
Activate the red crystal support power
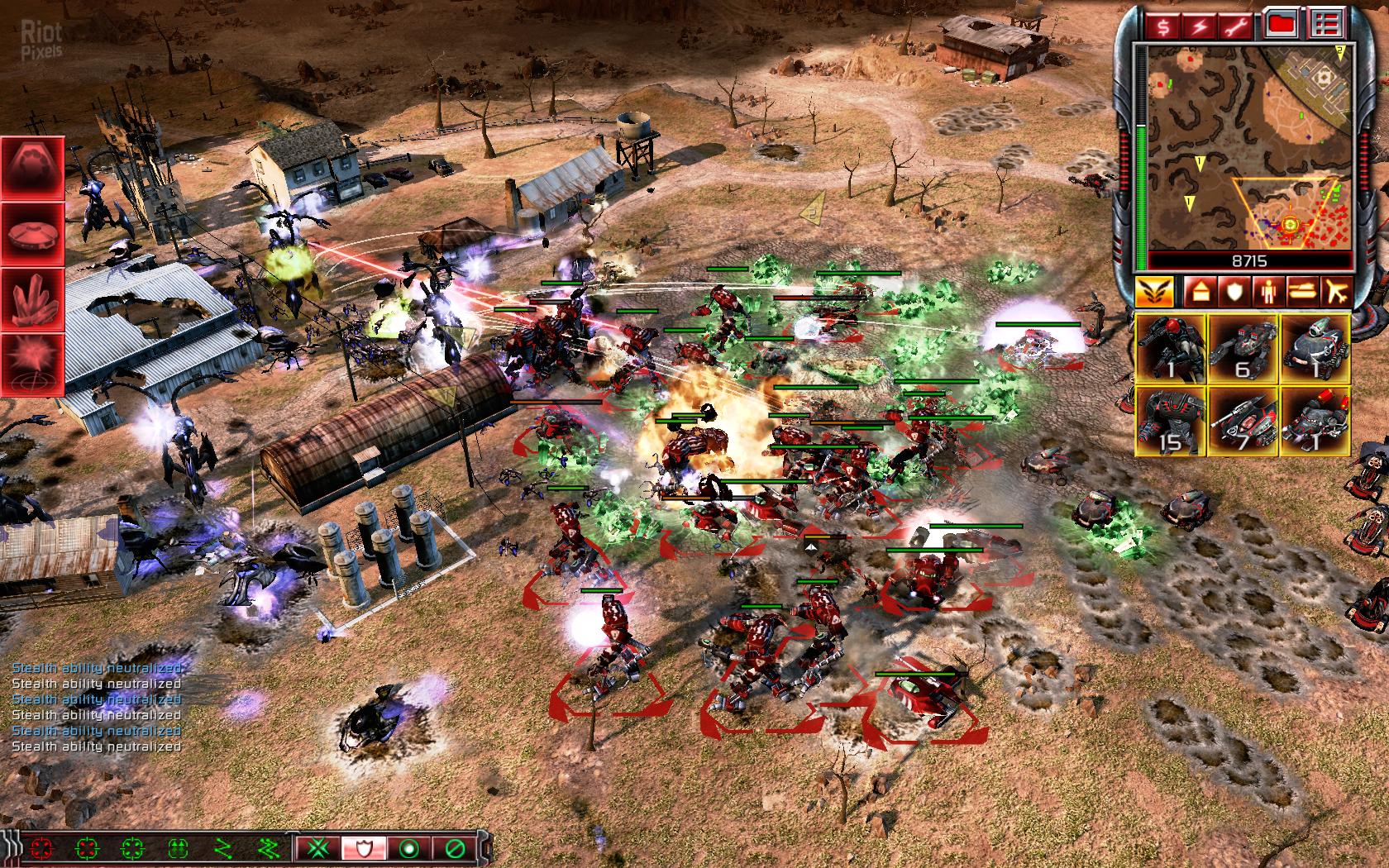click(33, 298)
